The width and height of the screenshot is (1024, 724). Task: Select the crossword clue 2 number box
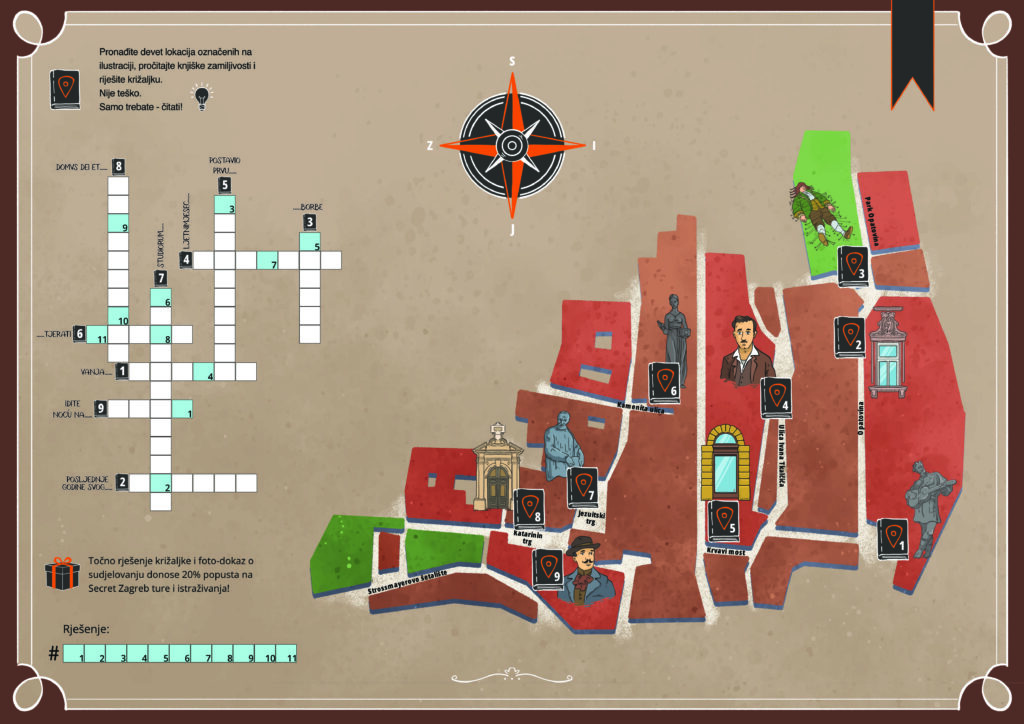pyautogui.click(x=121, y=483)
